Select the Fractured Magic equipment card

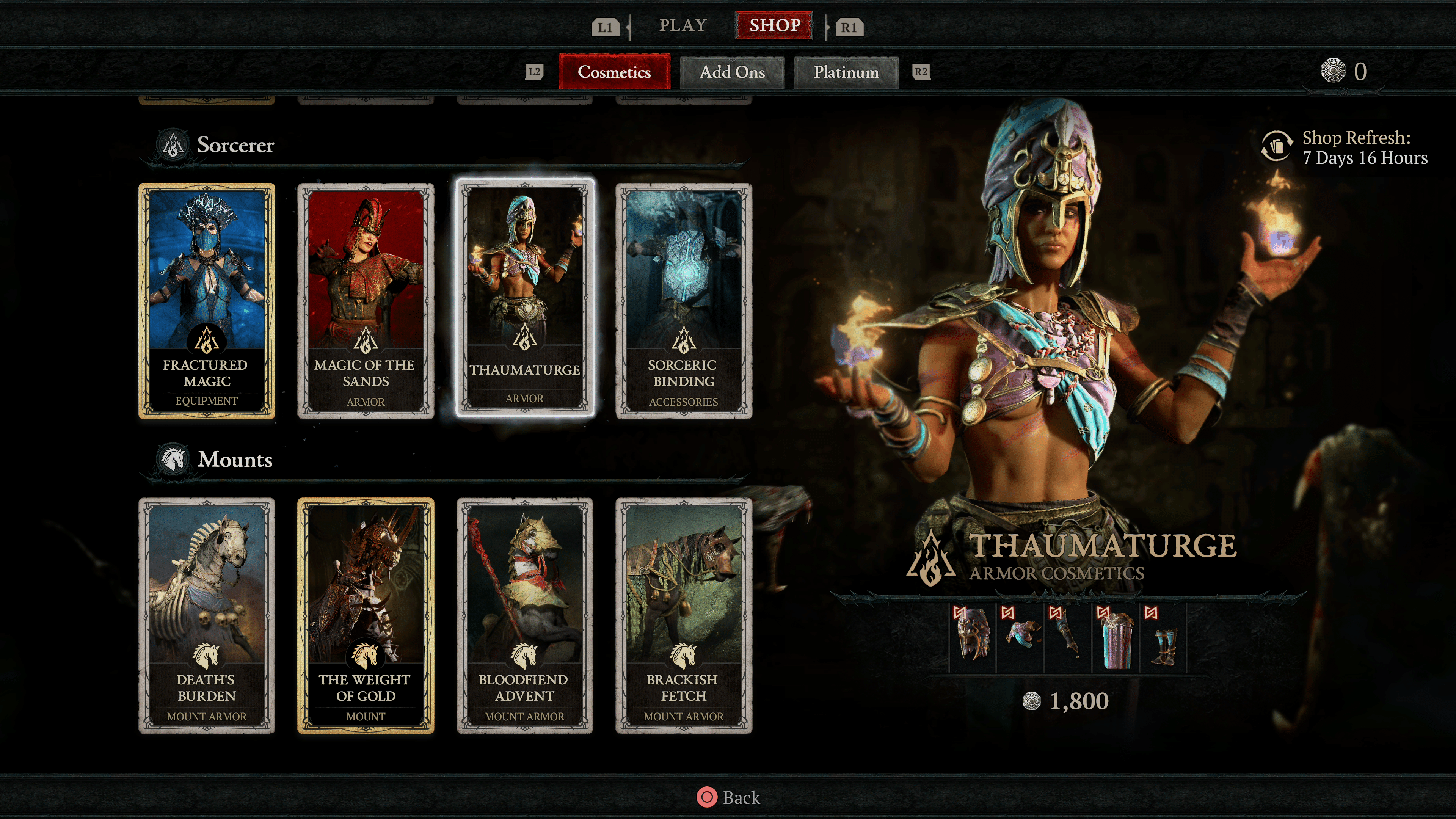tap(207, 301)
